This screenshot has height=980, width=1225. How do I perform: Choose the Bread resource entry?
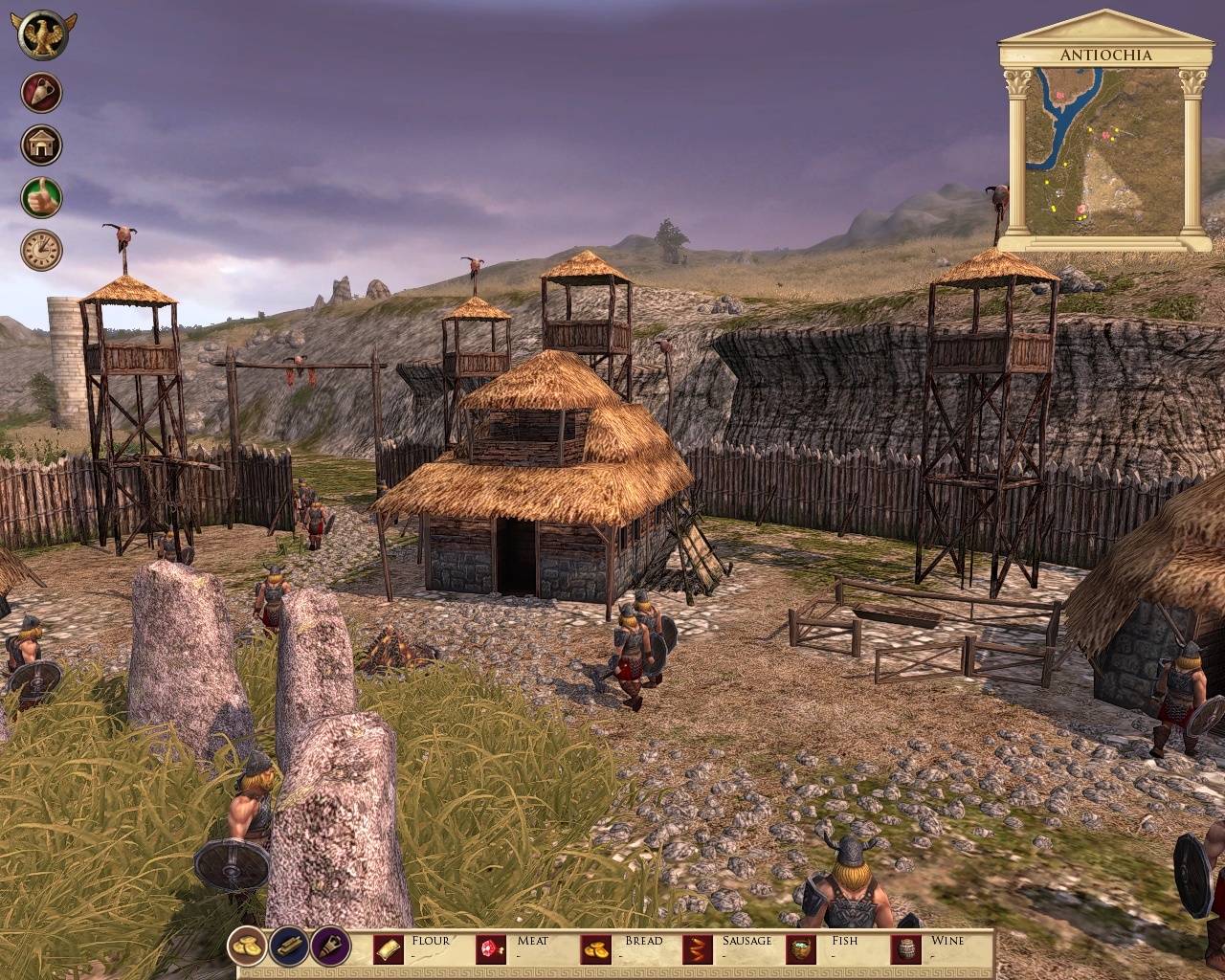tap(620, 947)
